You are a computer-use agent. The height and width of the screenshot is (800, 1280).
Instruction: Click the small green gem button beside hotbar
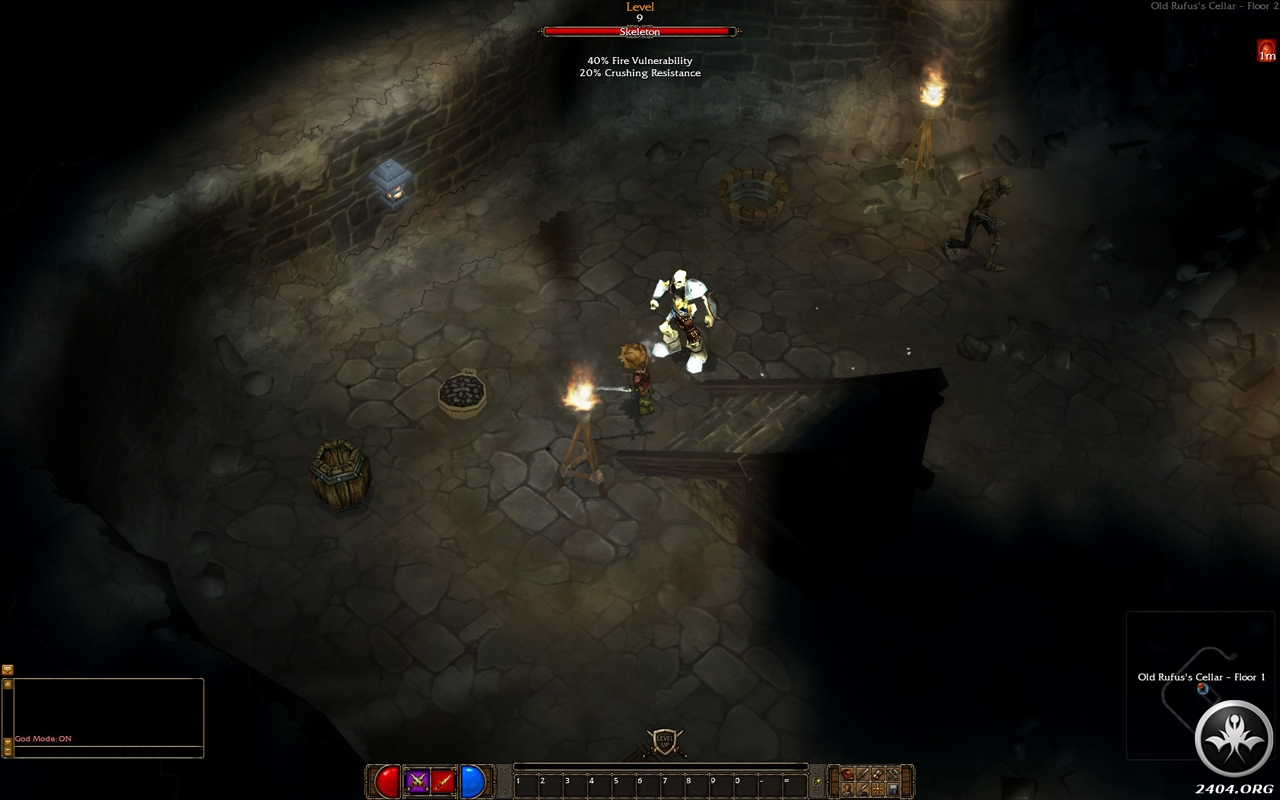point(818,781)
